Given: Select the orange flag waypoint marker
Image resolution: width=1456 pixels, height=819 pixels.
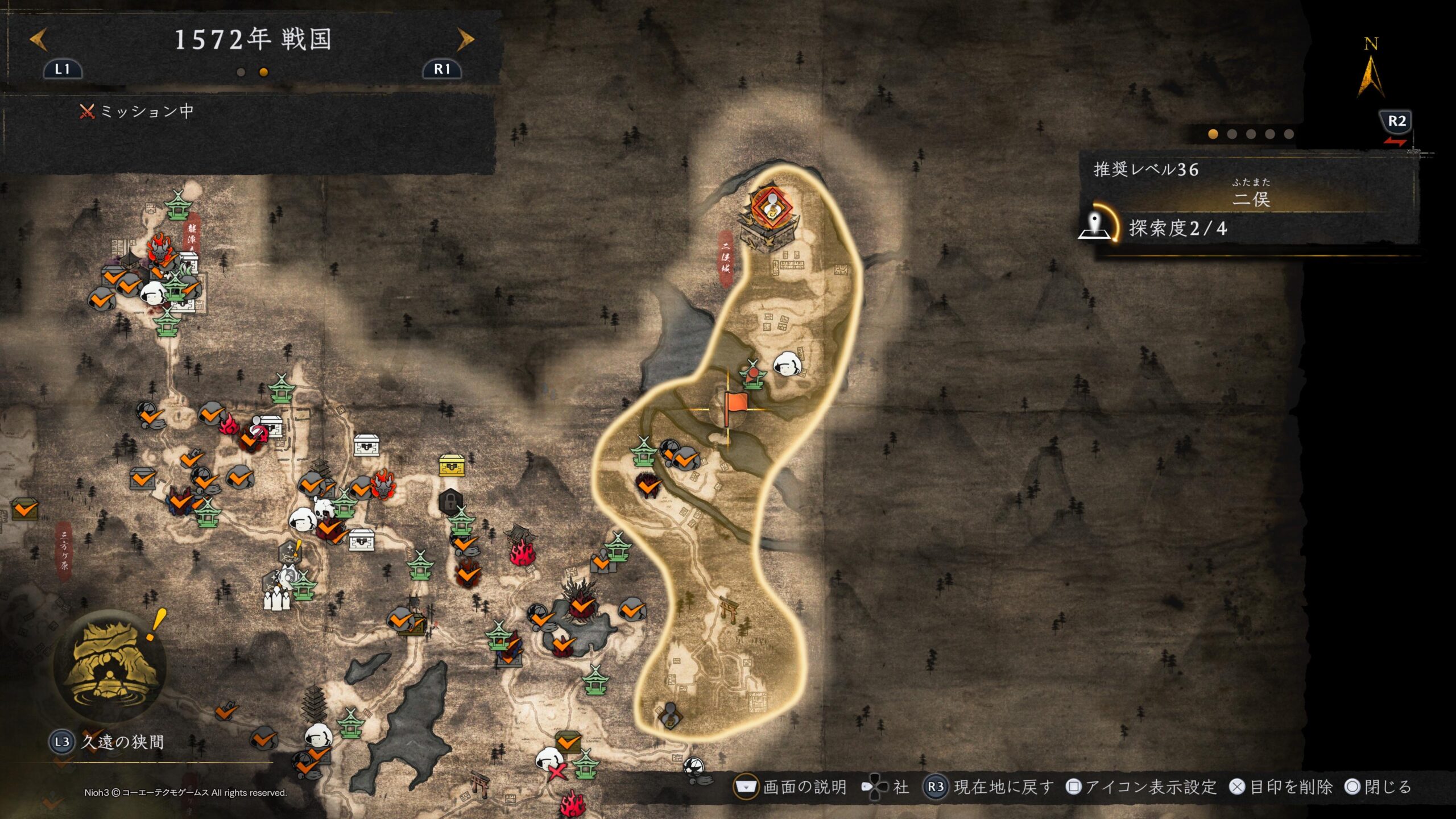Looking at the screenshot, I should click(x=736, y=405).
